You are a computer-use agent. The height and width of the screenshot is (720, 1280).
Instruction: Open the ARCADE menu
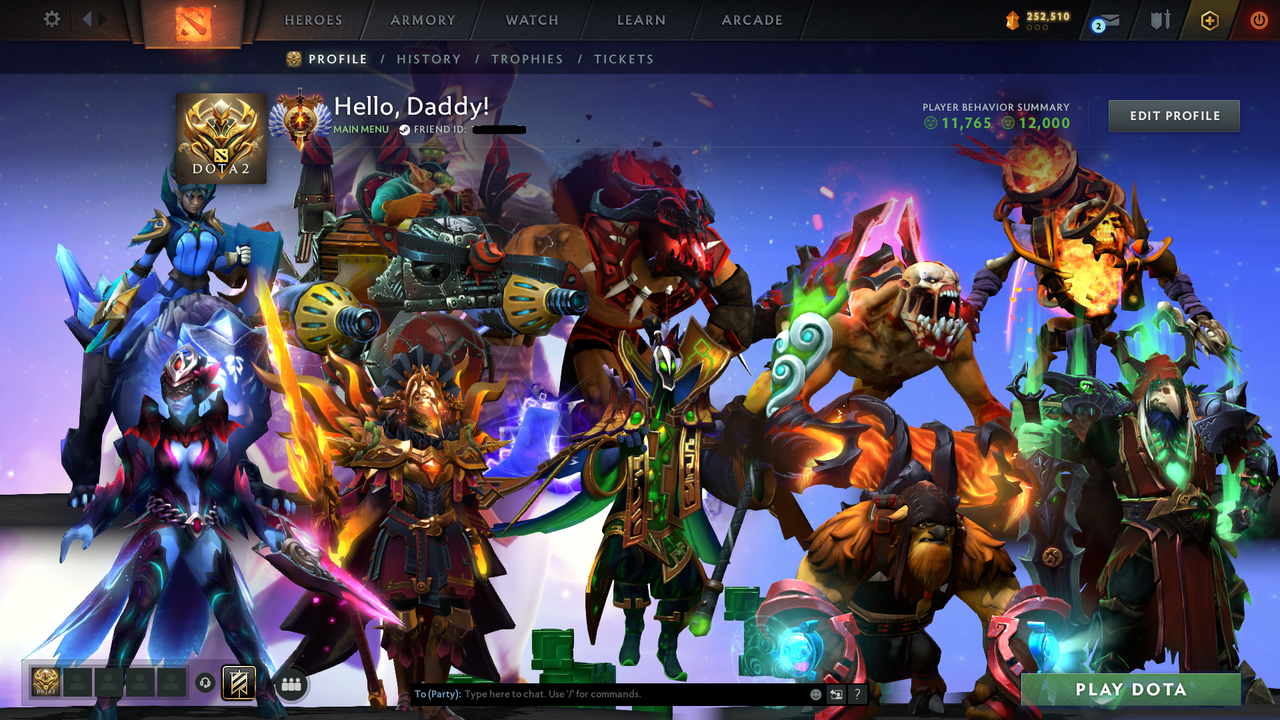pyautogui.click(x=750, y=20)
